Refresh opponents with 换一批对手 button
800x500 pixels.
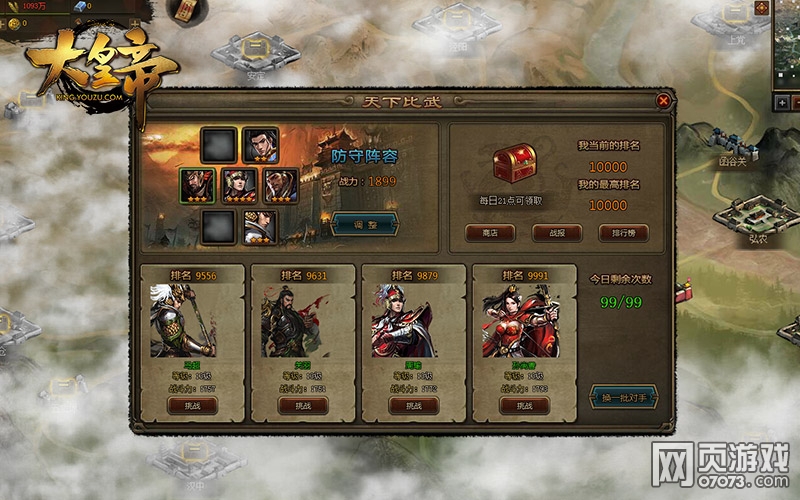(x=623, y=397)
